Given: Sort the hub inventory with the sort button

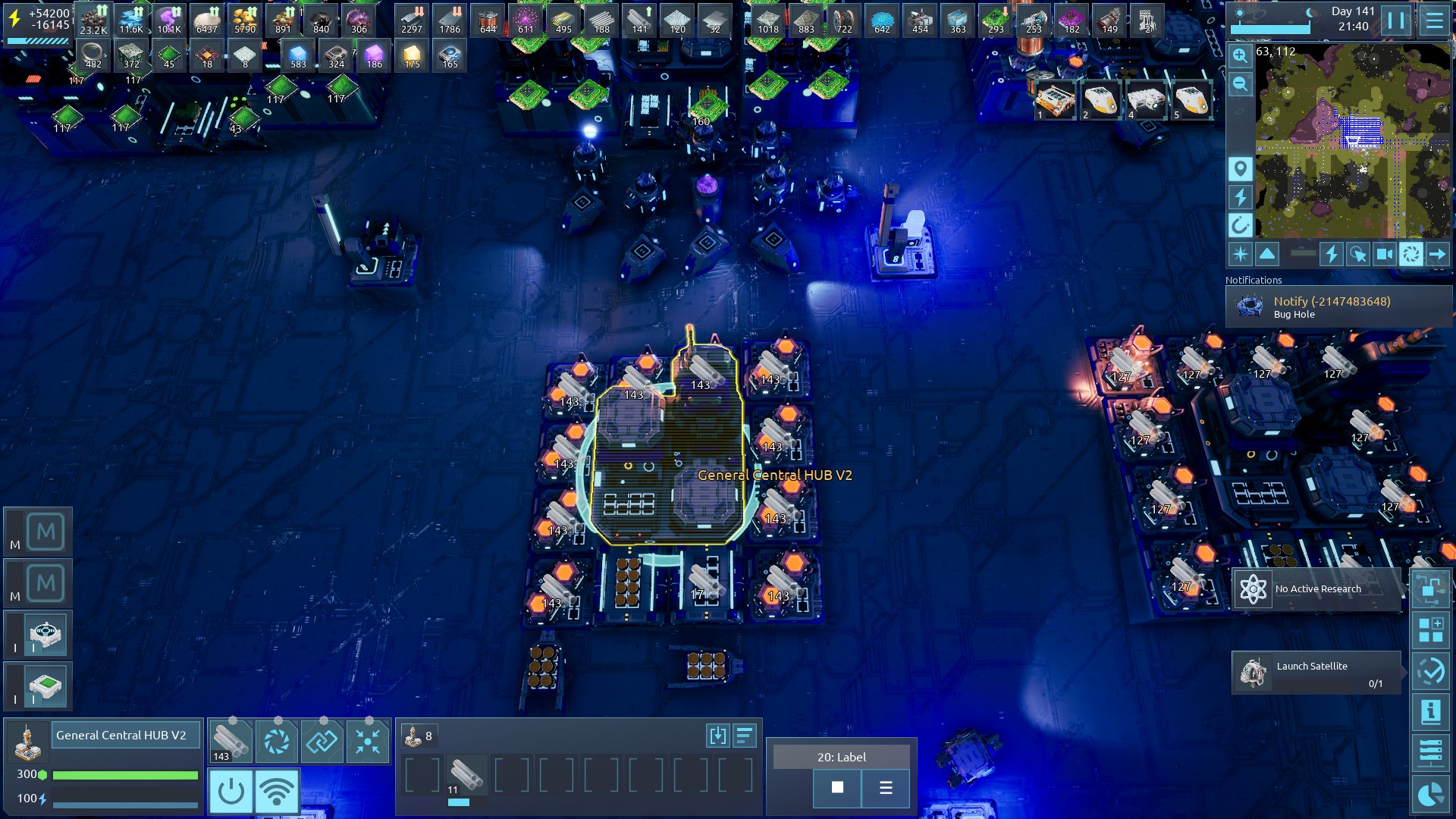Looking at the screenshot, I should (745, 735).
